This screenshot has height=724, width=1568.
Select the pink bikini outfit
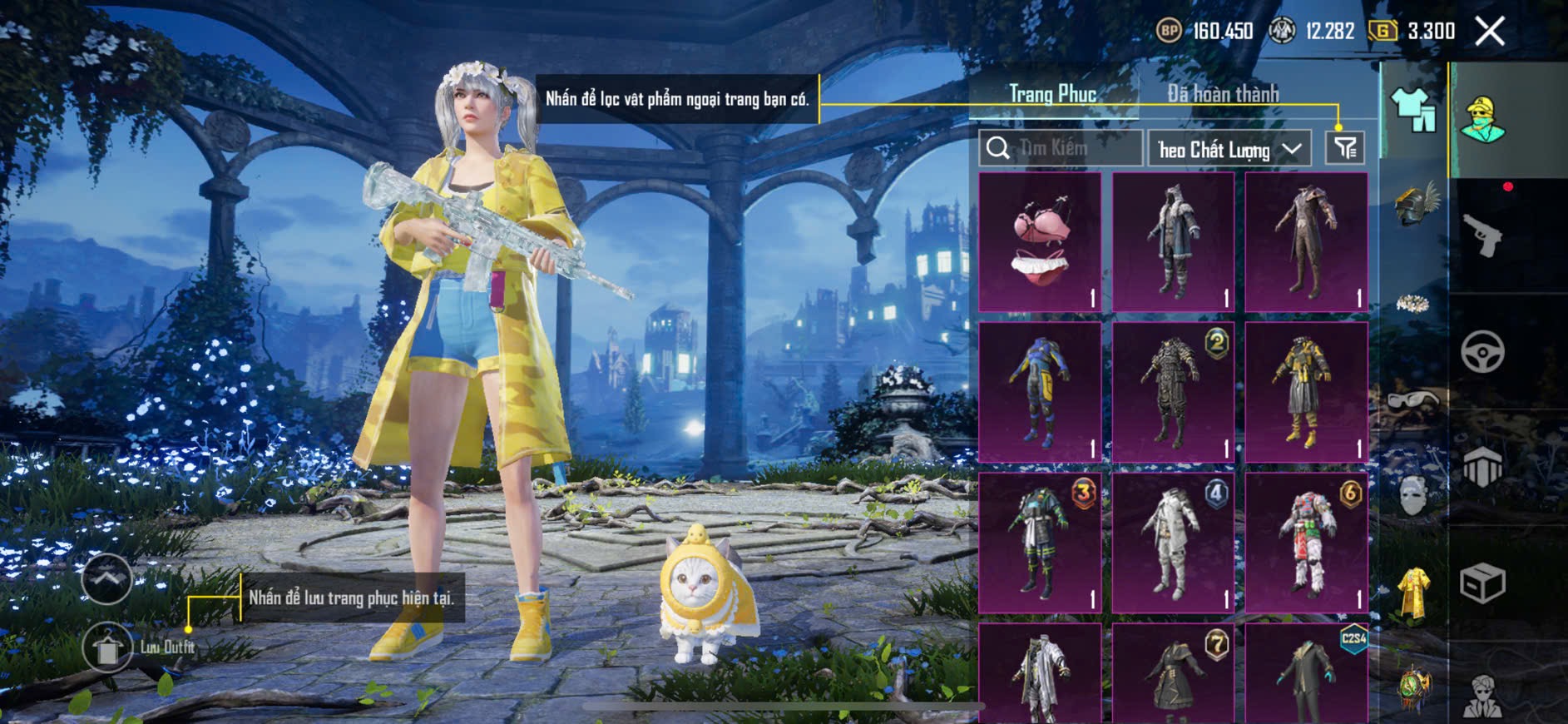pyautogui.click(x=1040, y=242)
